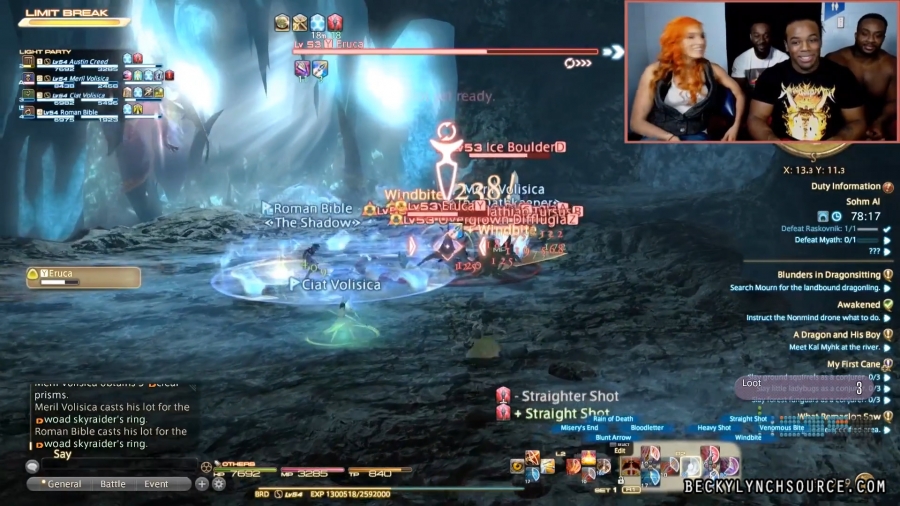Screen dimensions: 900x506
Task: Select Roman Bible in the party list
Action: (78, 114)
